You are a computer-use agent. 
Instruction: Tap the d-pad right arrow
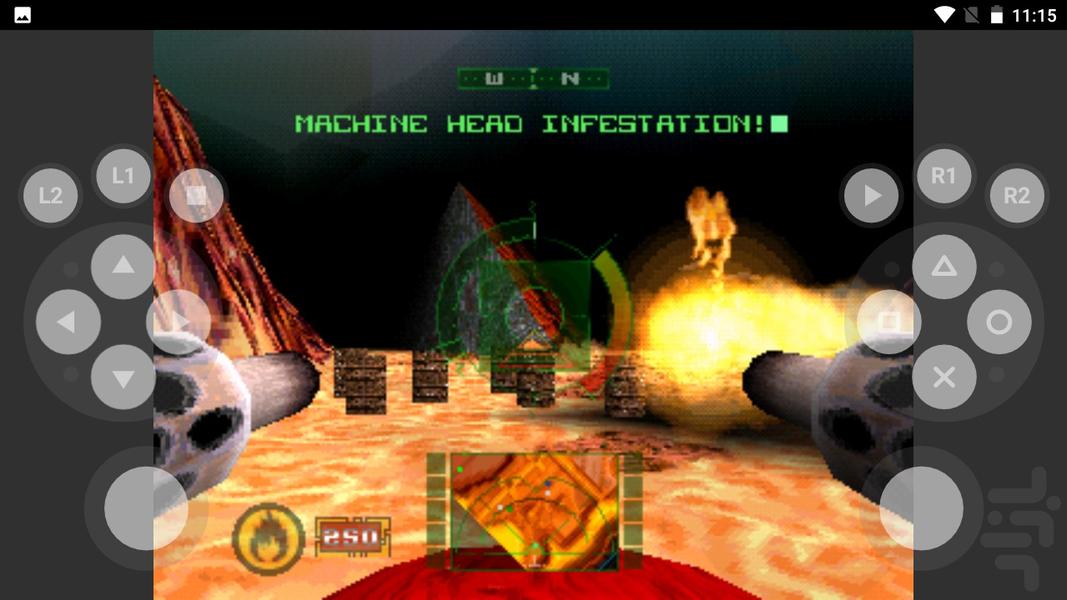pyautogui.click(x=178, y=322)
